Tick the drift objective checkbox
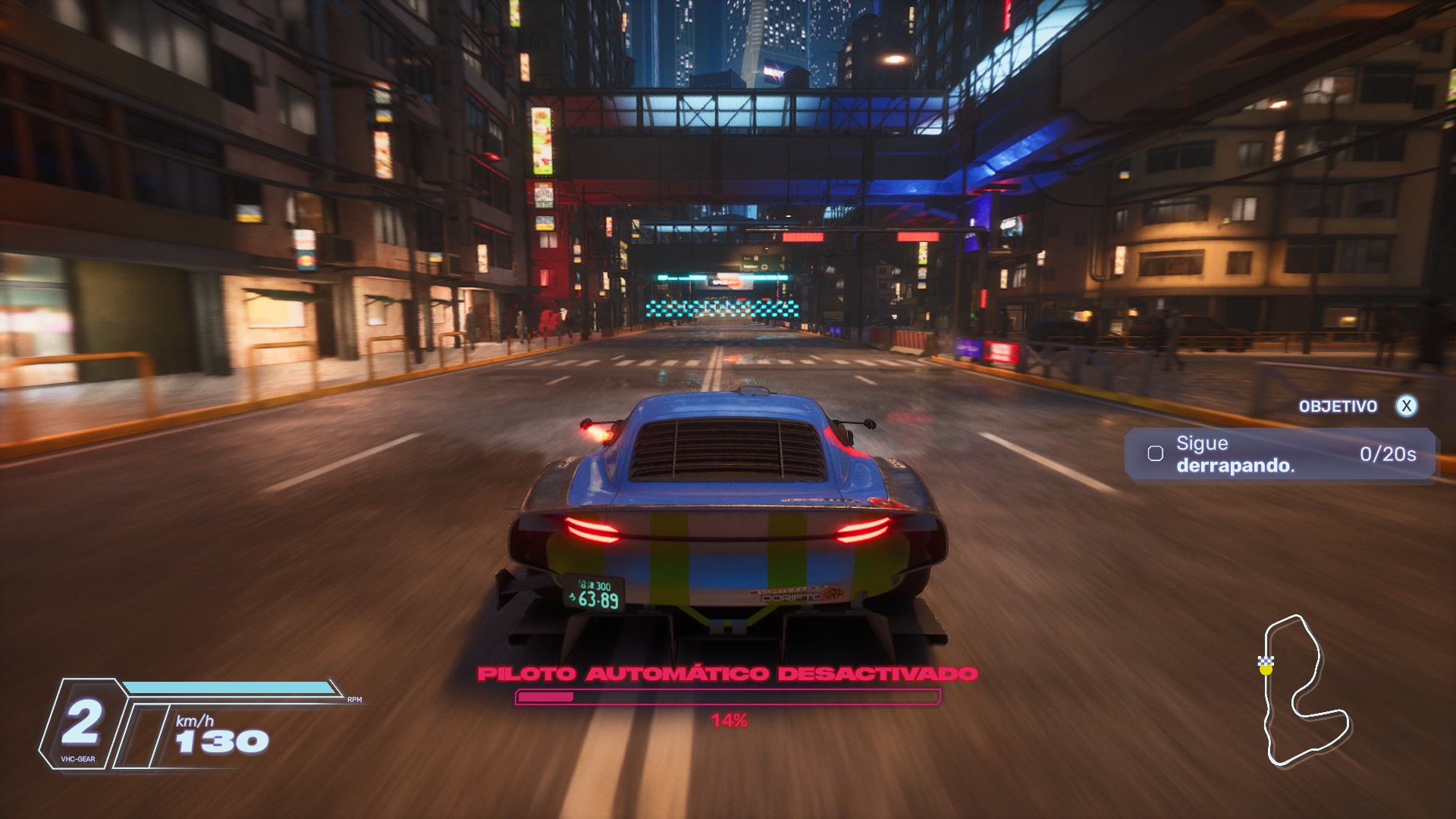Screen dimensions: 1456x819 click(x=1156, y=454)
